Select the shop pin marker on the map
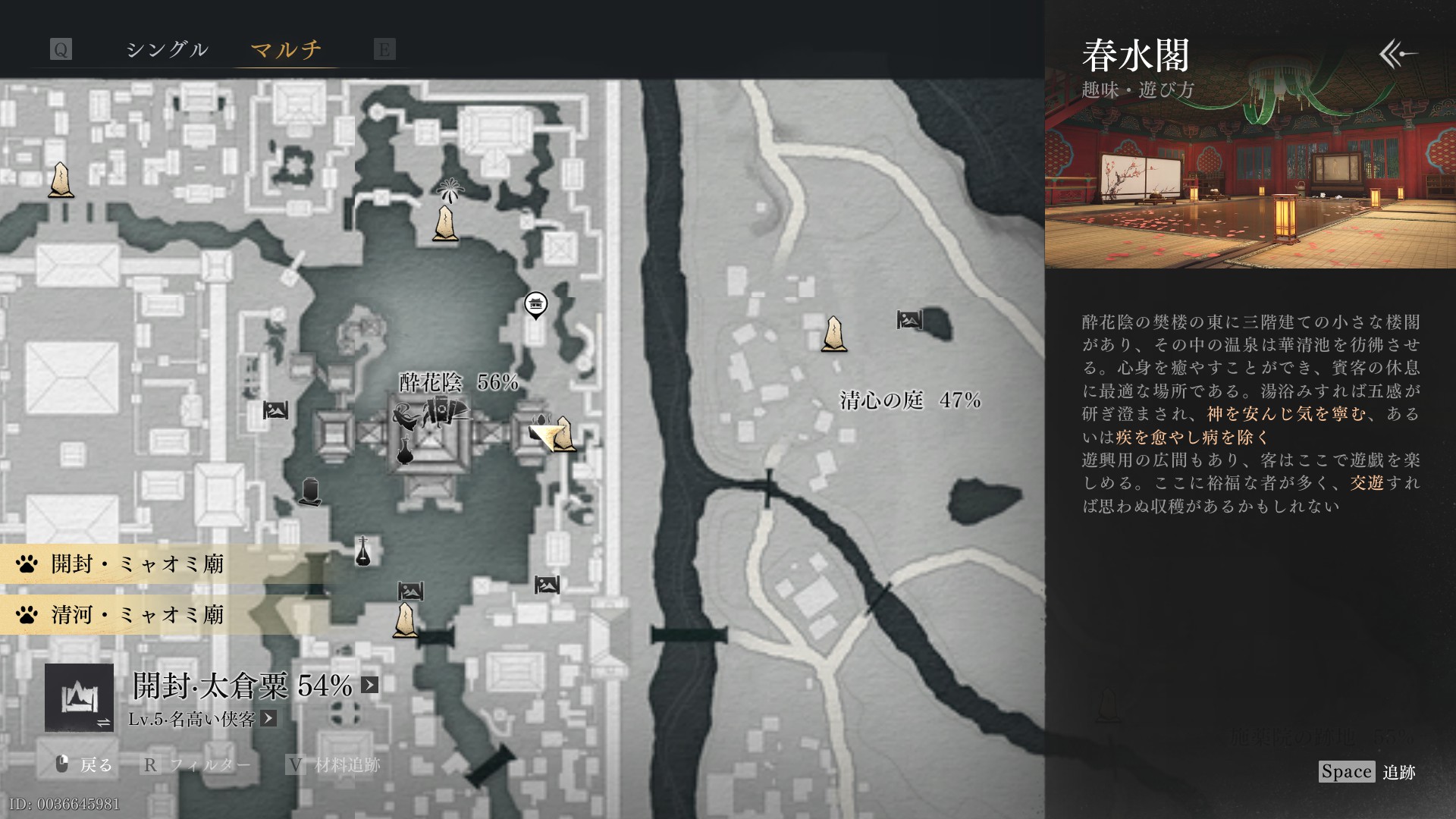Screen dimensions: 1456x819 [x=536, y=305]
